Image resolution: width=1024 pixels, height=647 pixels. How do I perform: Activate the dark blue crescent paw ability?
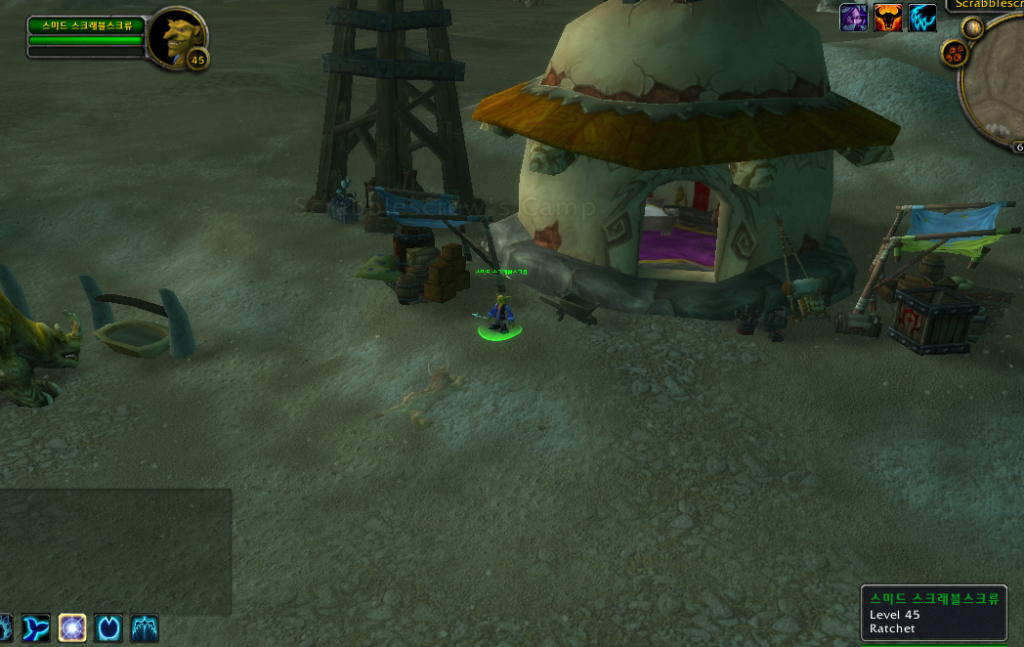pos(108,628)
